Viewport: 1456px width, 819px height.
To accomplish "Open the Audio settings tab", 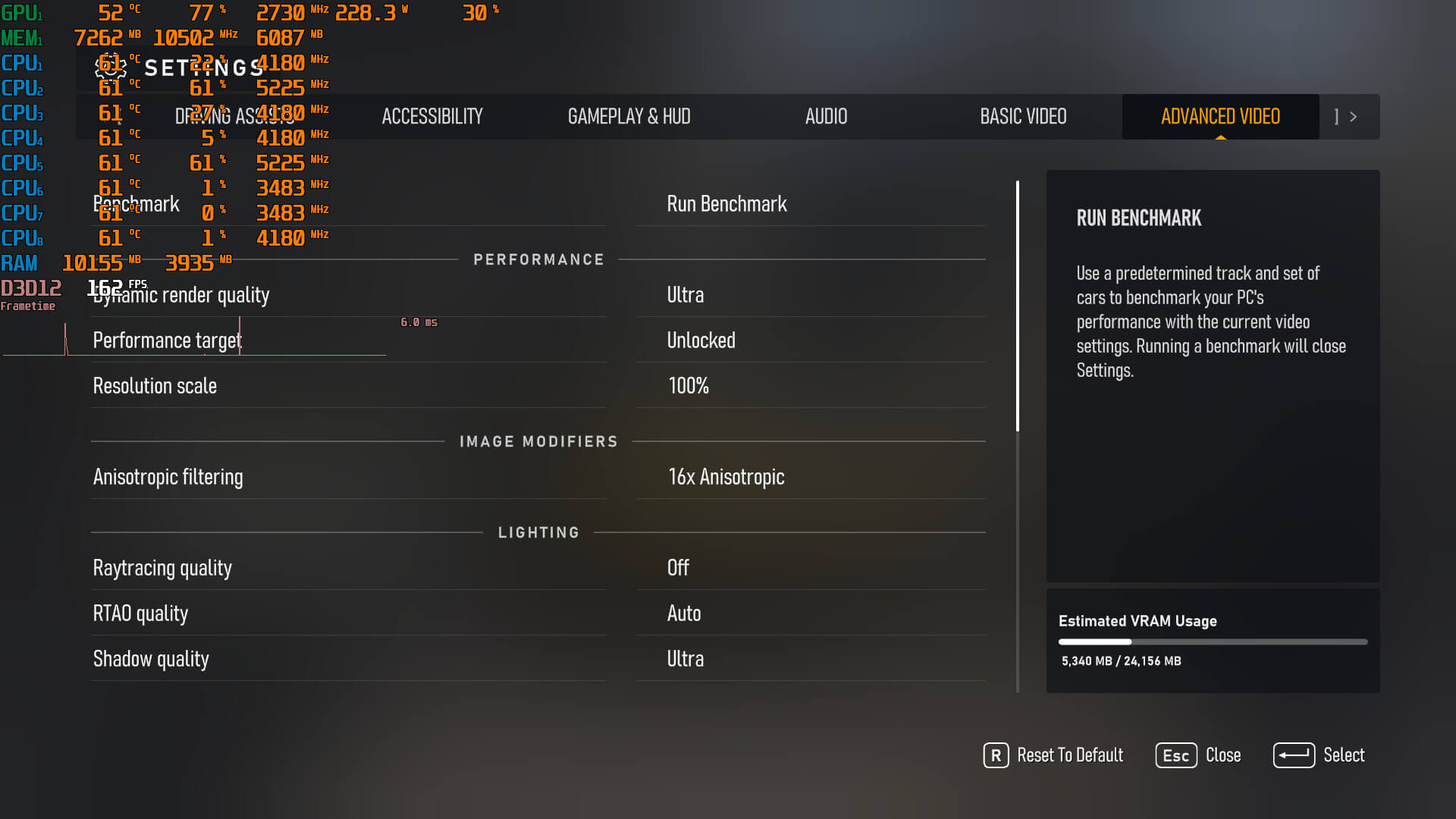I will coord(826,117).
